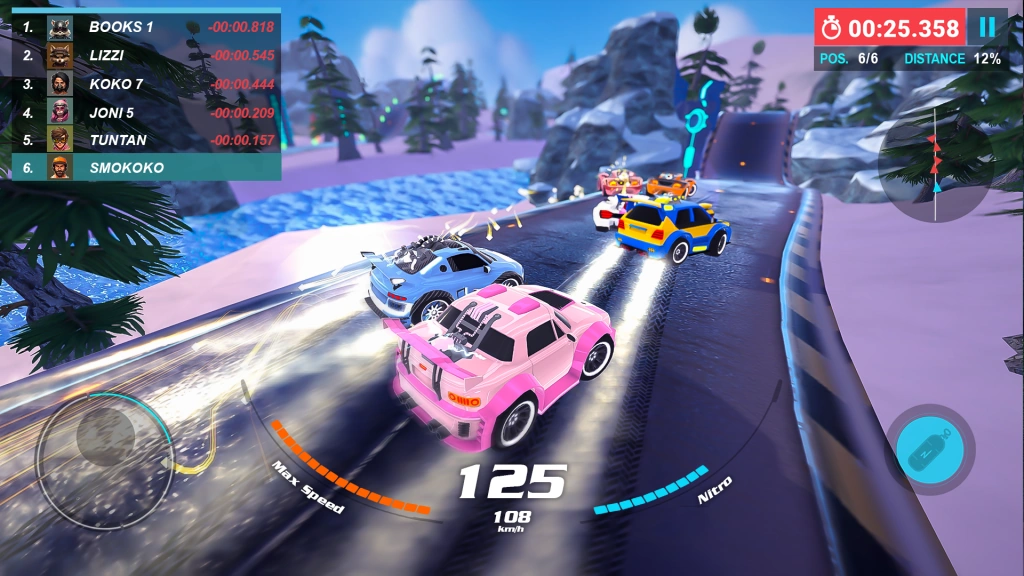Pause the race
The height and width of the screenshot is (576, 1024).
tap(987, 27)
